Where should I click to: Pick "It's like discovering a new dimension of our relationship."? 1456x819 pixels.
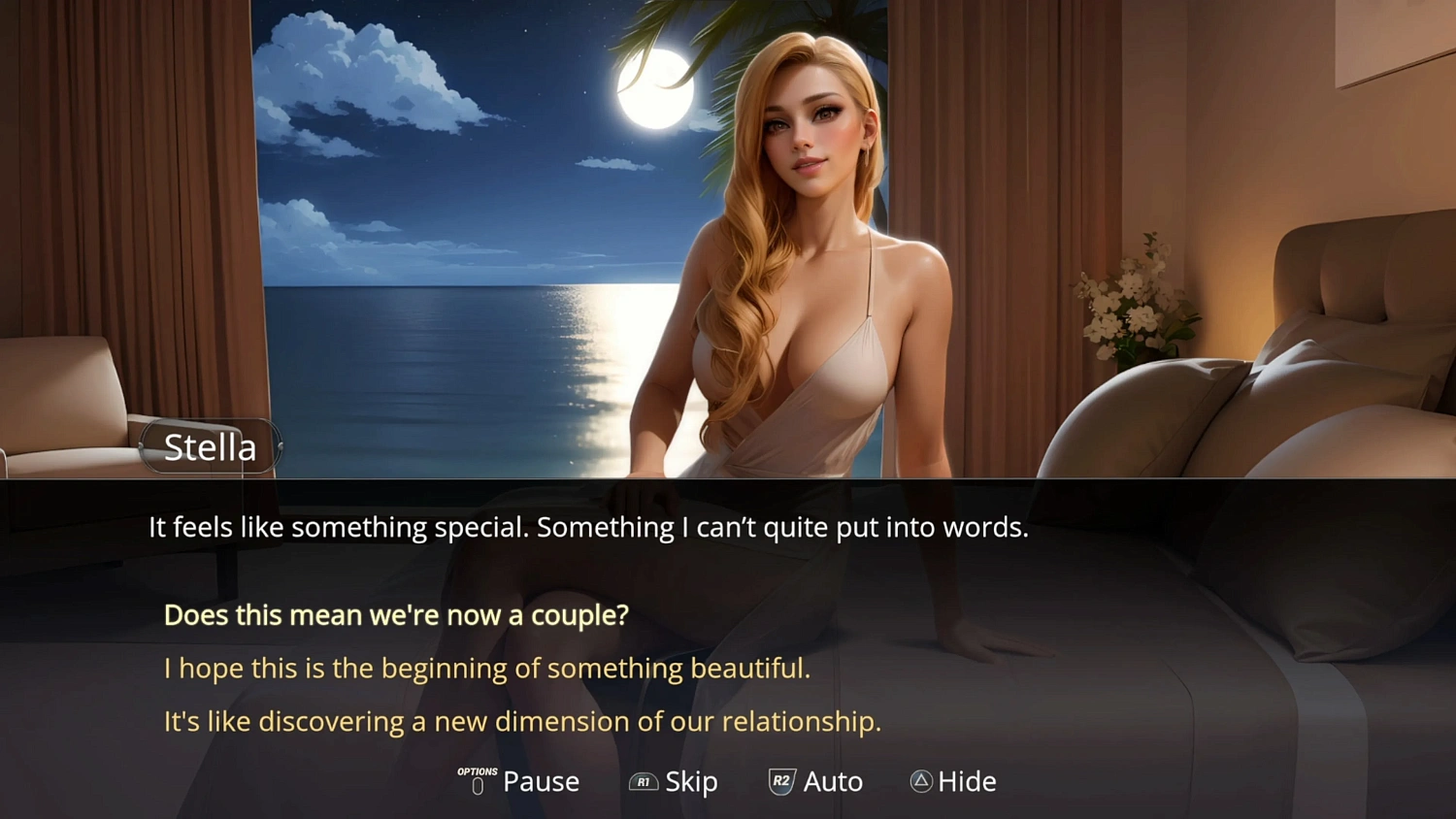(522, 721)
